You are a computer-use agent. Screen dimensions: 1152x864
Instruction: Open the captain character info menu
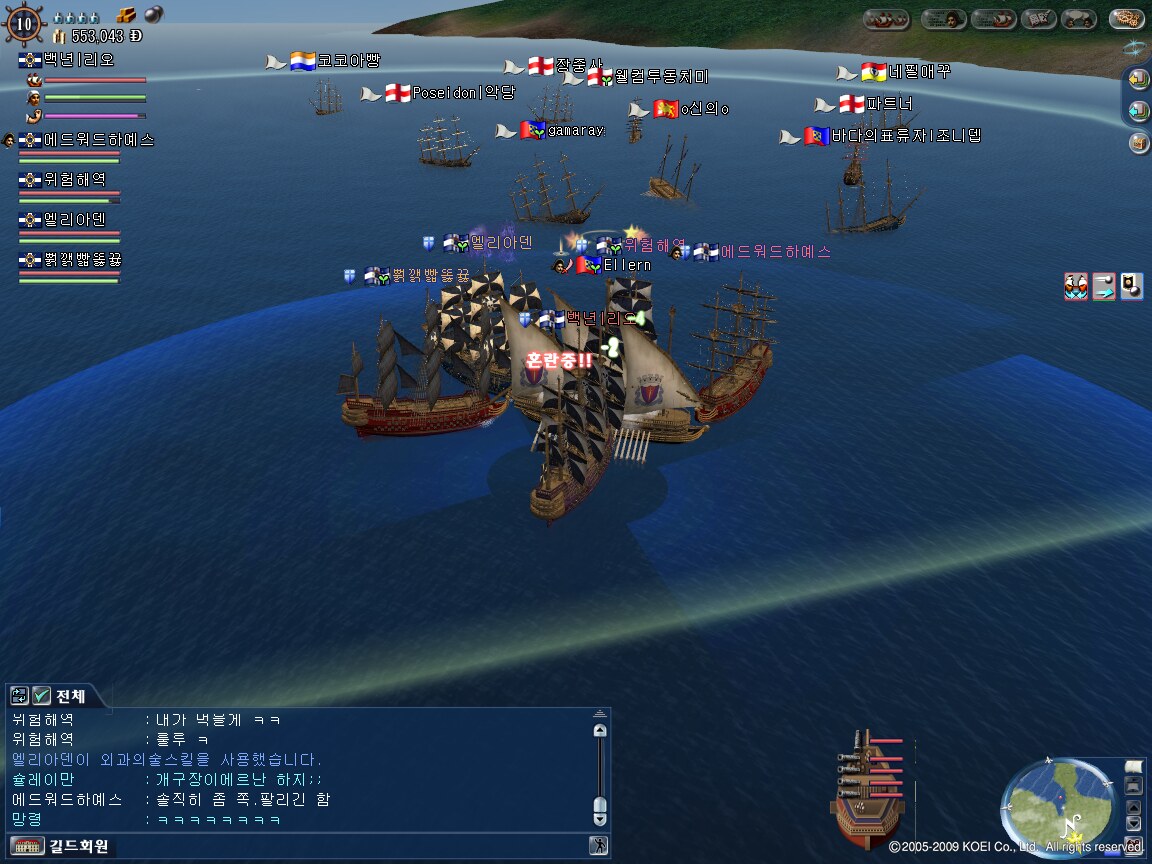(x=944, y=18)
